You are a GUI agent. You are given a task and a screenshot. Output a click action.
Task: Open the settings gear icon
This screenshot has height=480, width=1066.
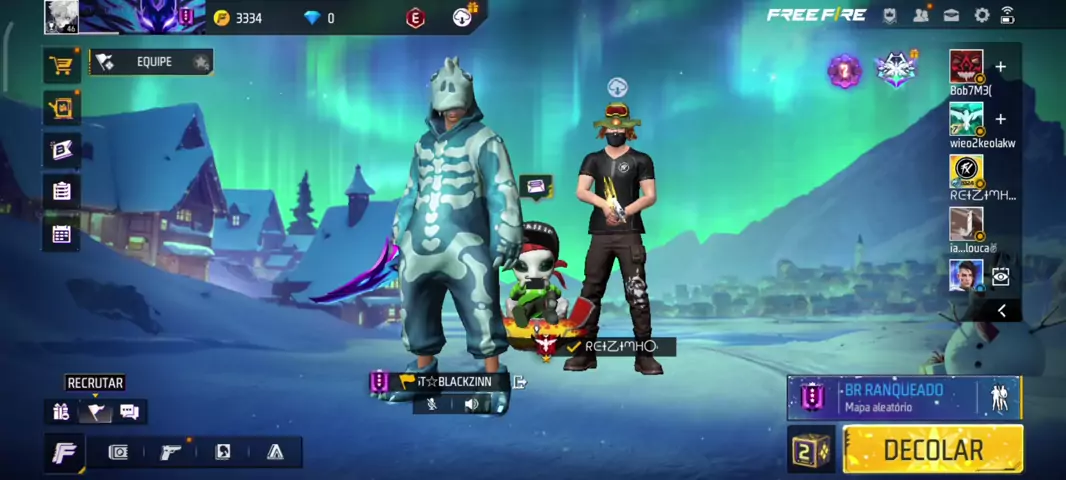[x=981, y=15]
